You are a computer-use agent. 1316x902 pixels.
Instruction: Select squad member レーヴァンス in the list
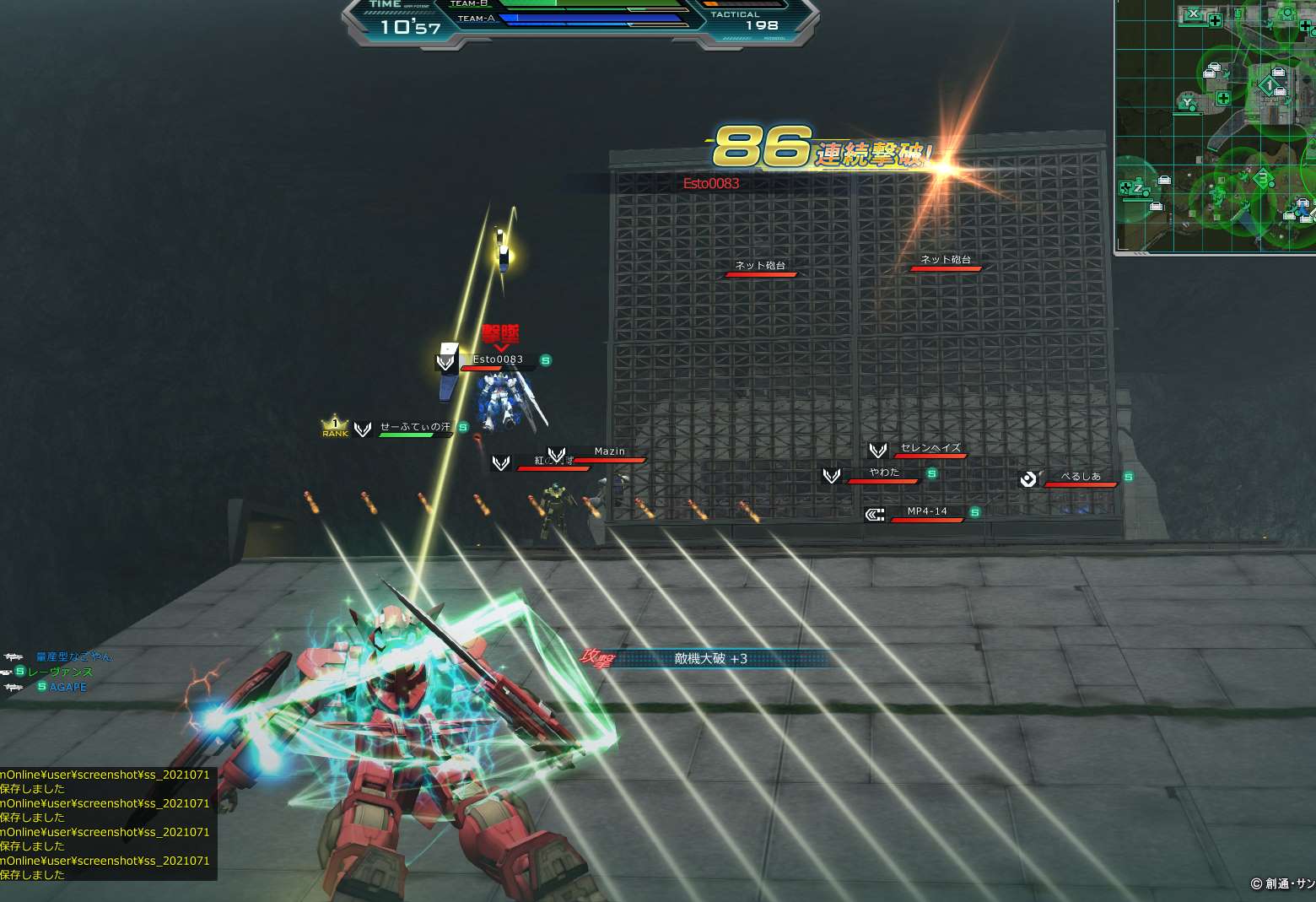pyautogui.click(x=60, y=672)
